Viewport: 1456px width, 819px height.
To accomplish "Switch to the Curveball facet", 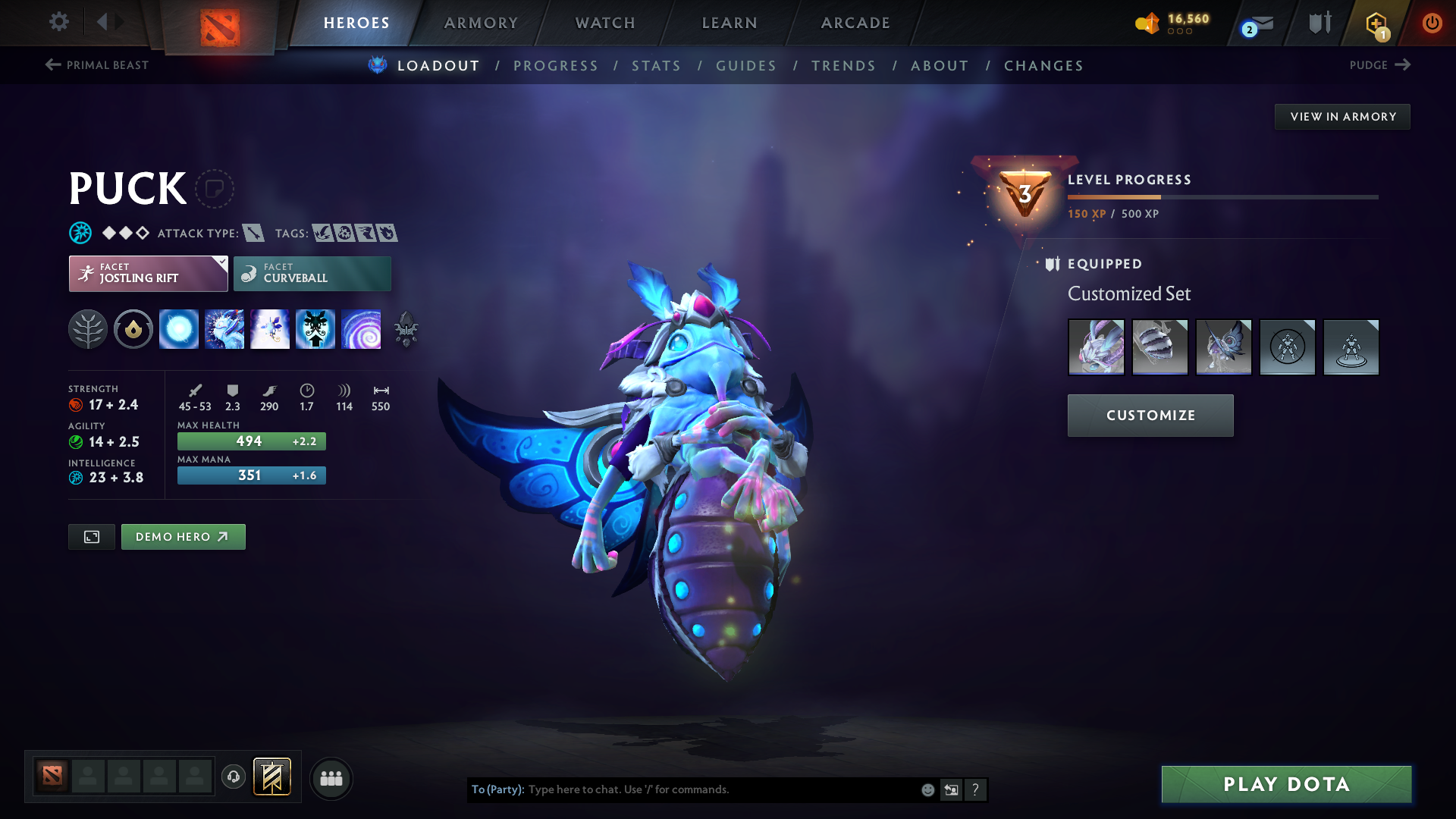I will click(312, 273).
